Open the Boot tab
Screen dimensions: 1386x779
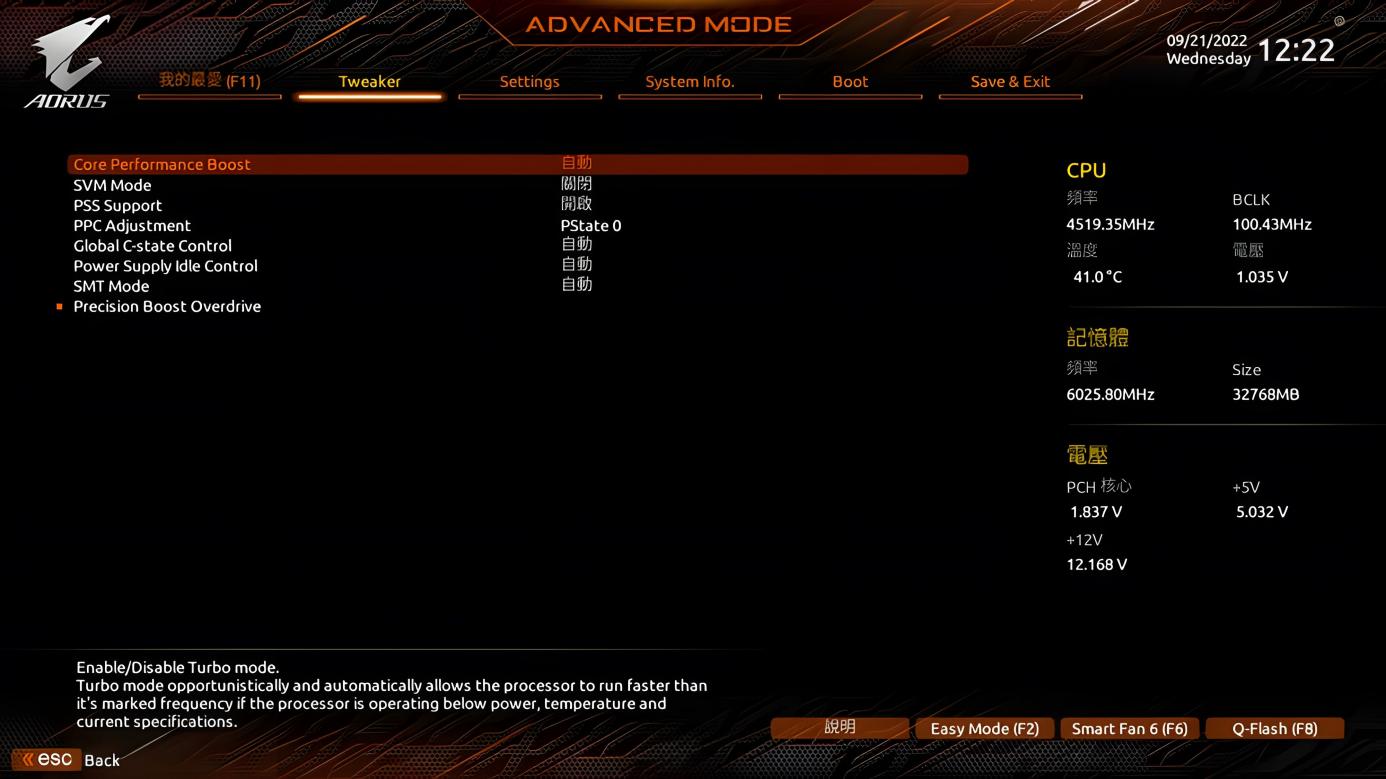tap(850, 82)
